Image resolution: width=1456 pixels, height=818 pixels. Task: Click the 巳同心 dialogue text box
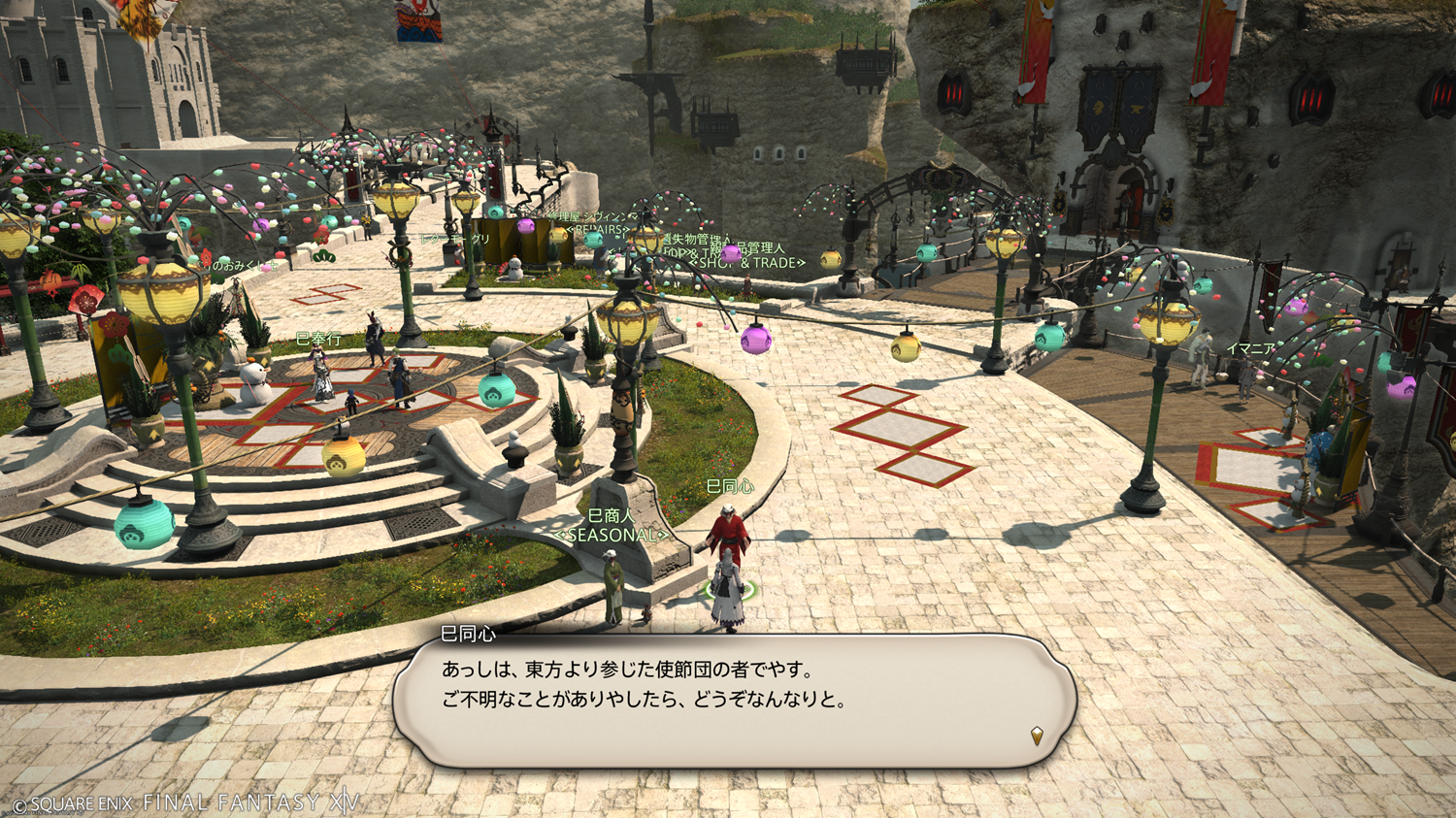pos(734,701)
